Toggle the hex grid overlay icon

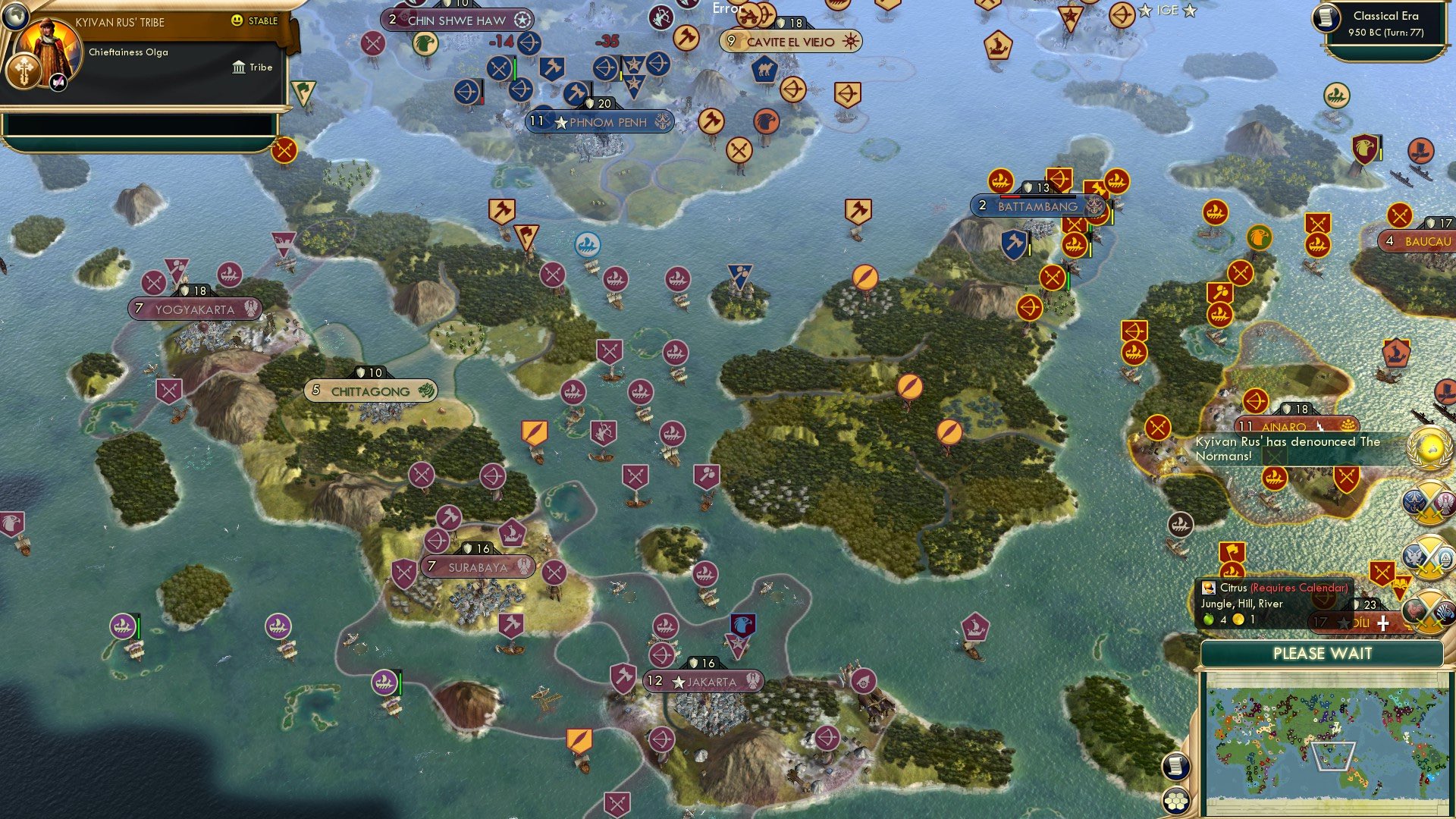point(1176,802)
